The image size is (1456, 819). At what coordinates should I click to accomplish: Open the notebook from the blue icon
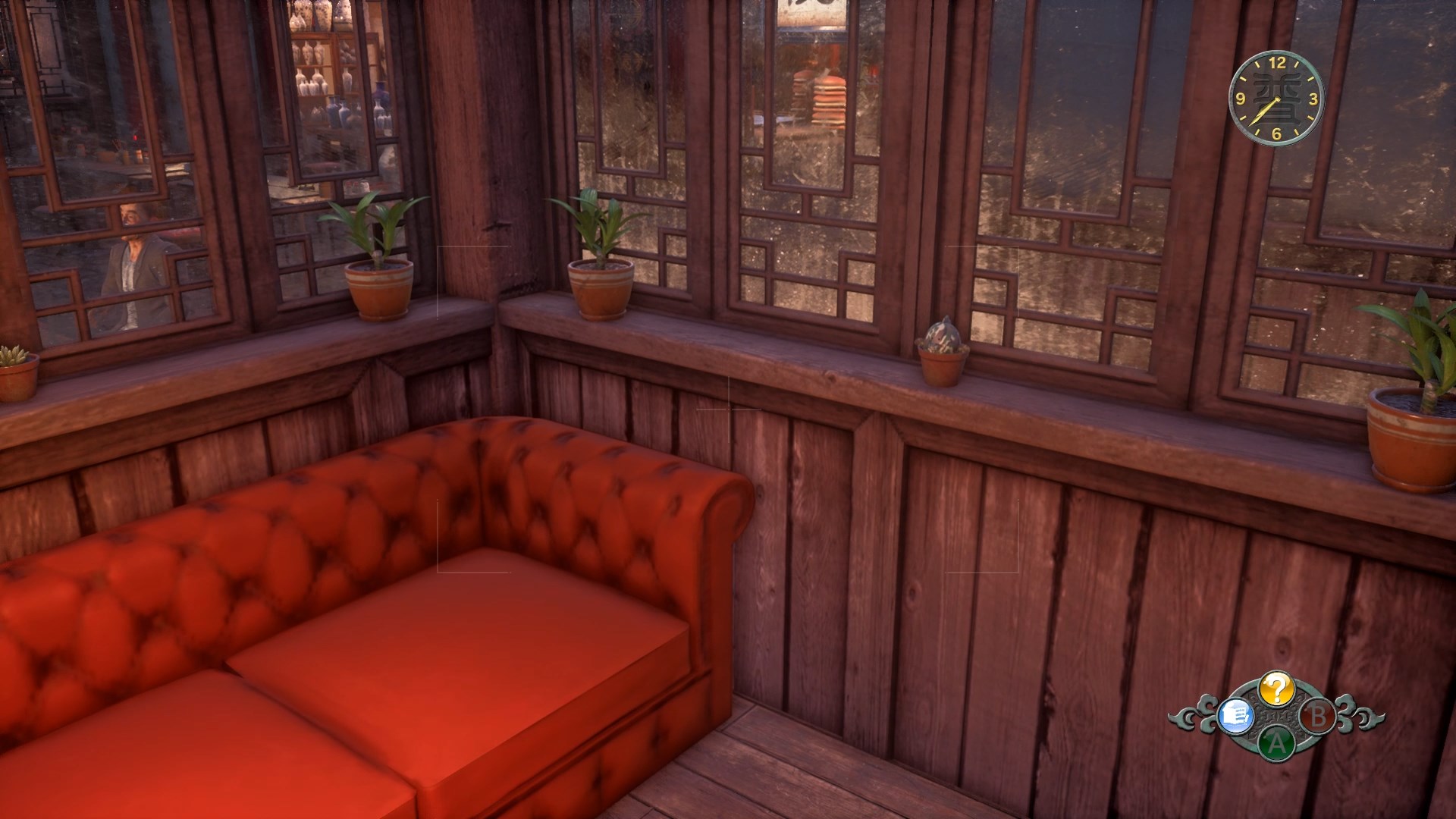1235,715
